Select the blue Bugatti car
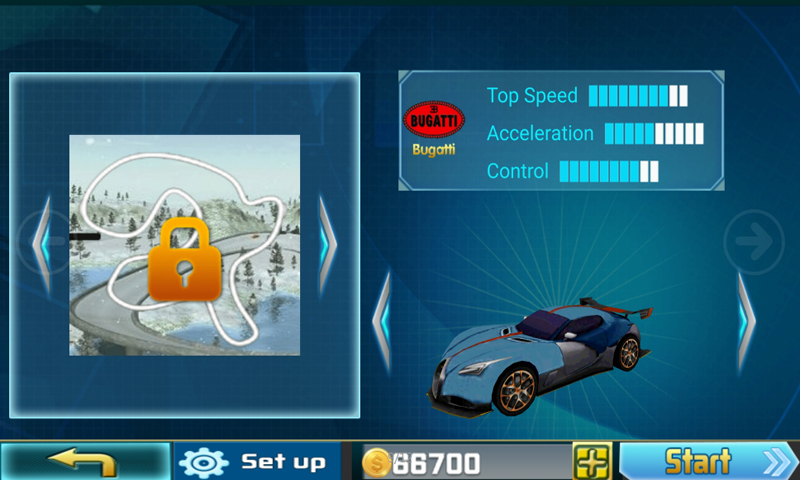Image resolution: width=800 pixels, height=480 pixels. (x=535, y=357)
